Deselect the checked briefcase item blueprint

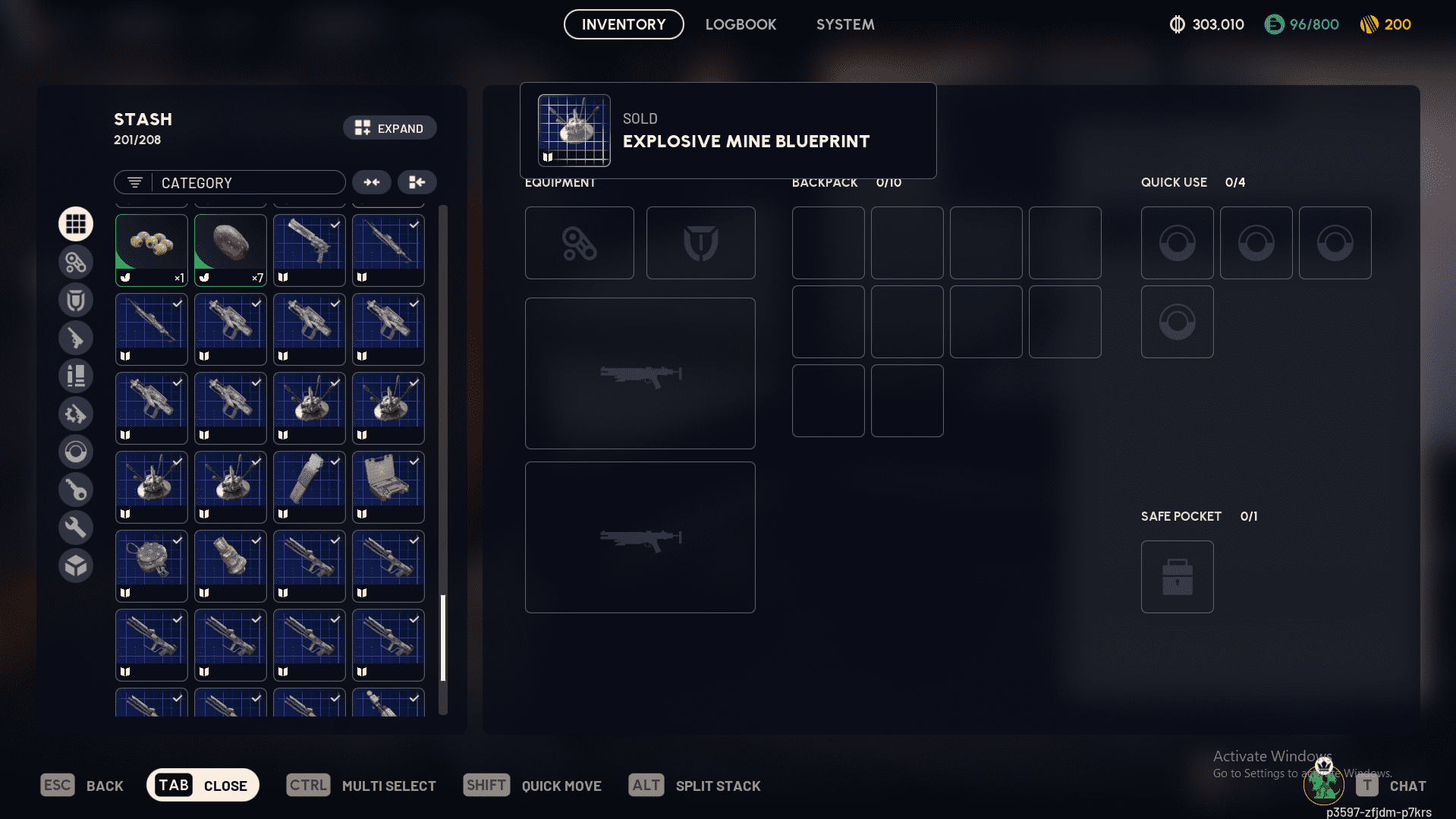[x=388, y=487]
